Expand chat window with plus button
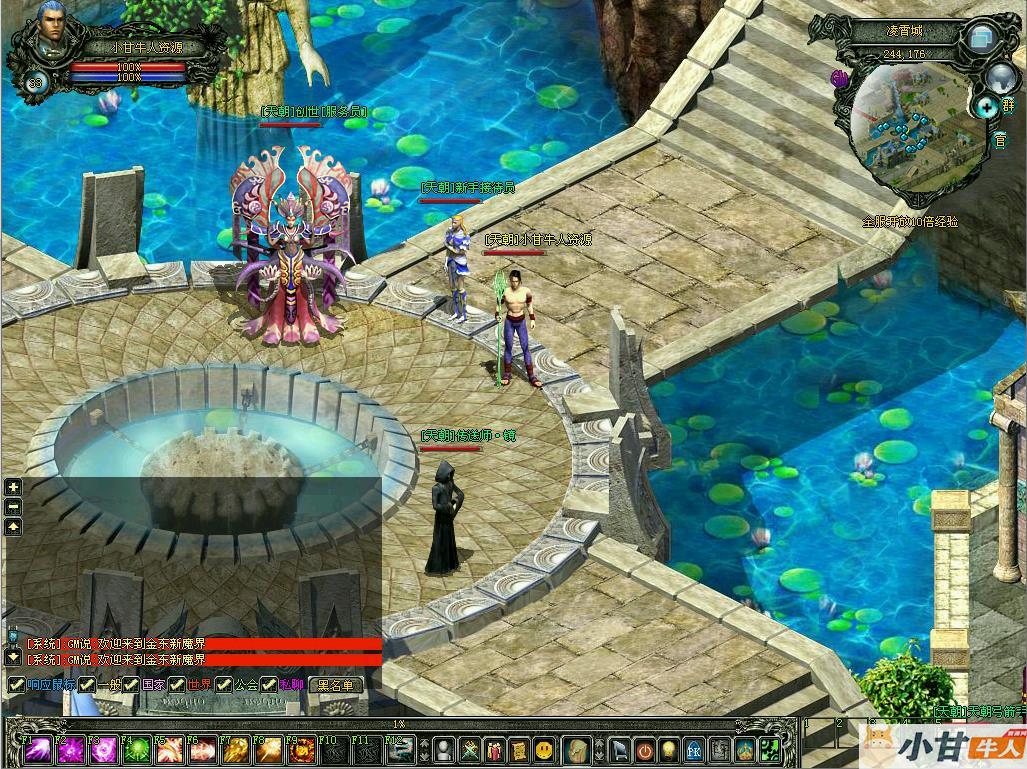The height and width of the screenshot is (769, 1027). click(x=13, y=487)
